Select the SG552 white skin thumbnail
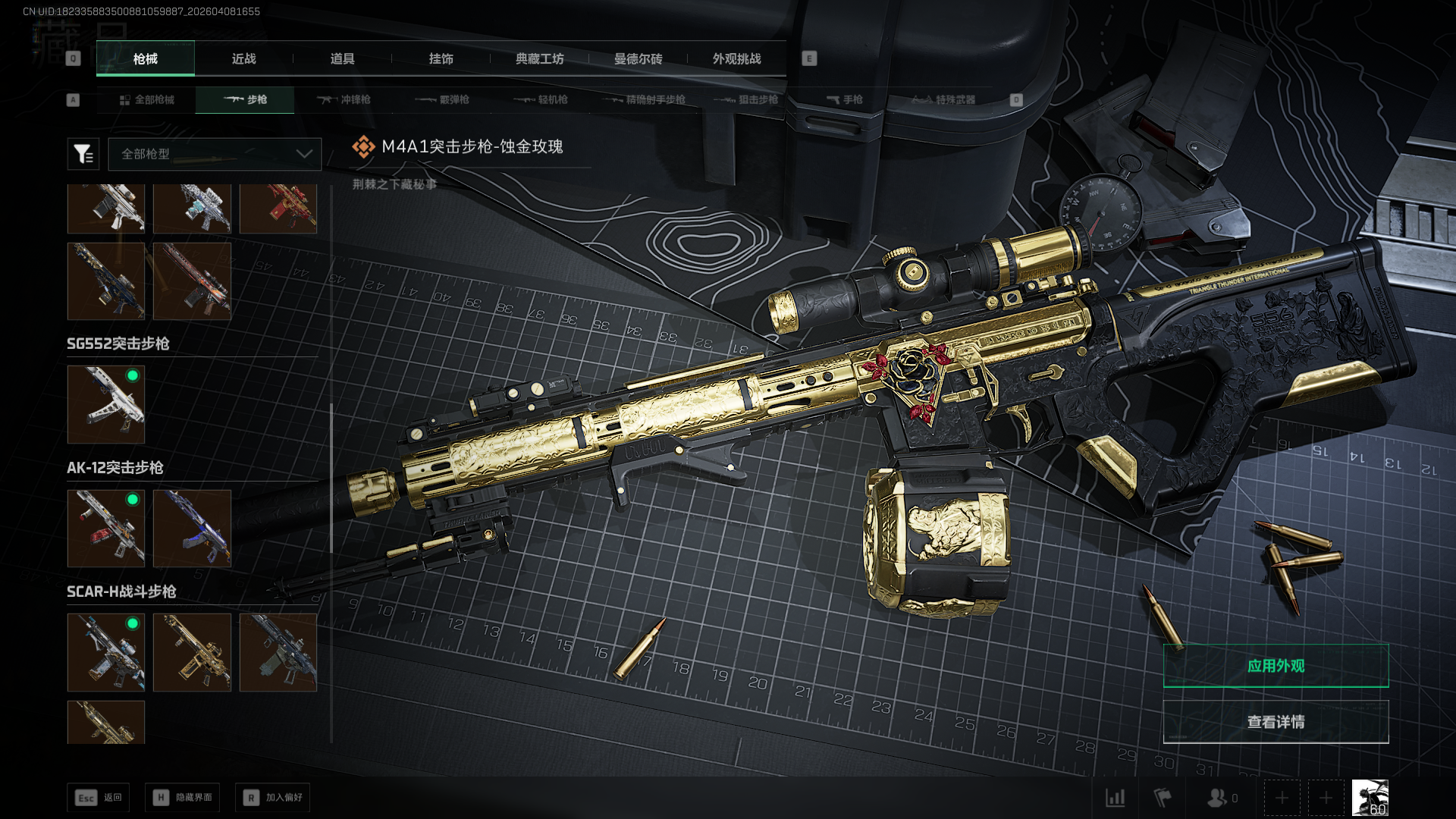Viewport: 1456px width, 819px height. point(106,404)
